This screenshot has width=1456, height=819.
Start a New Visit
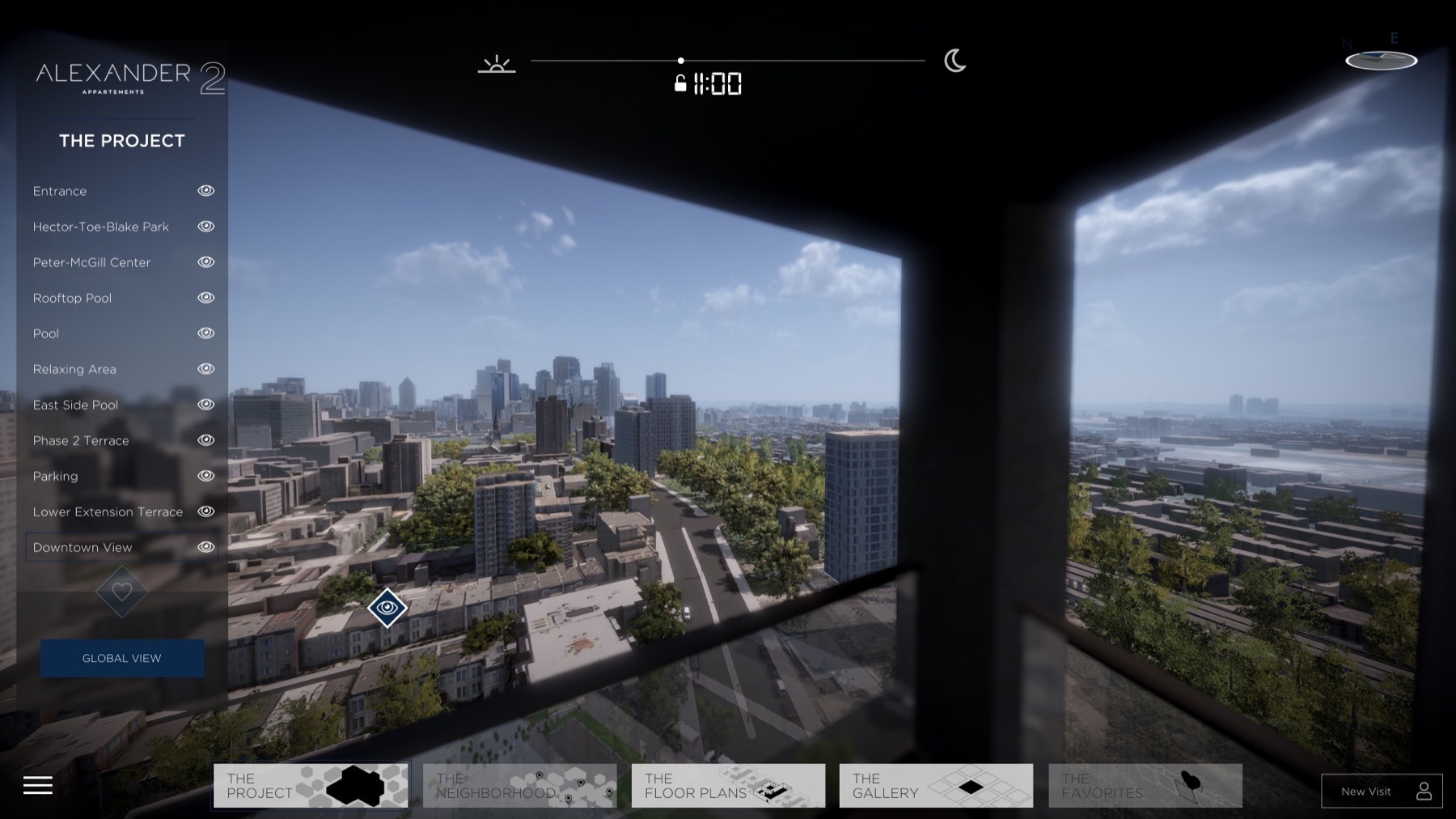(x=1382, y=791)
